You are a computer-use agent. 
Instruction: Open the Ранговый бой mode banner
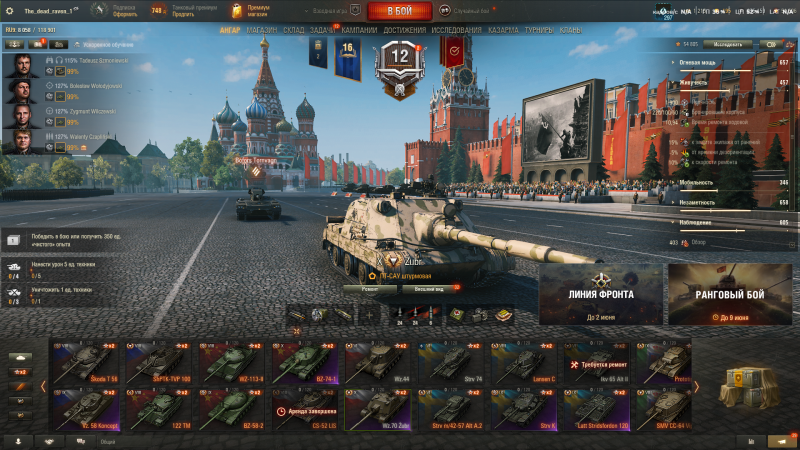729,295
